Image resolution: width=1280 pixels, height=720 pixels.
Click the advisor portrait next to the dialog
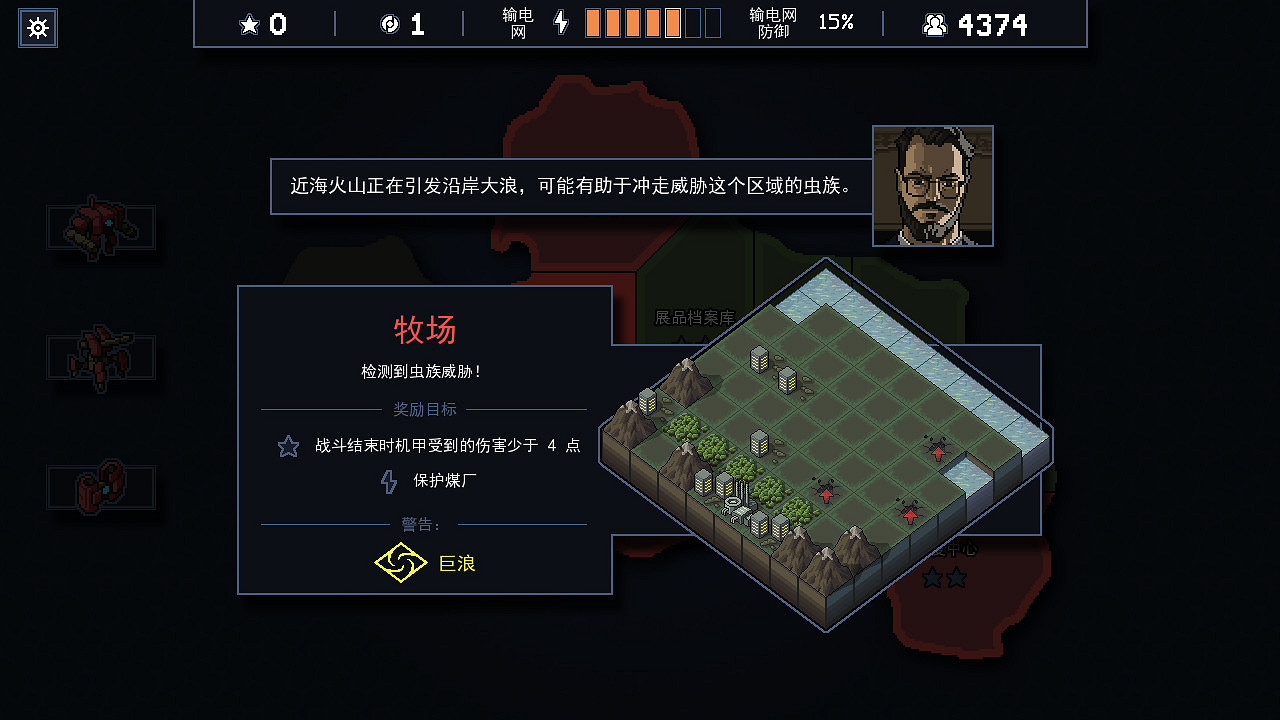(x=932, y=184)
